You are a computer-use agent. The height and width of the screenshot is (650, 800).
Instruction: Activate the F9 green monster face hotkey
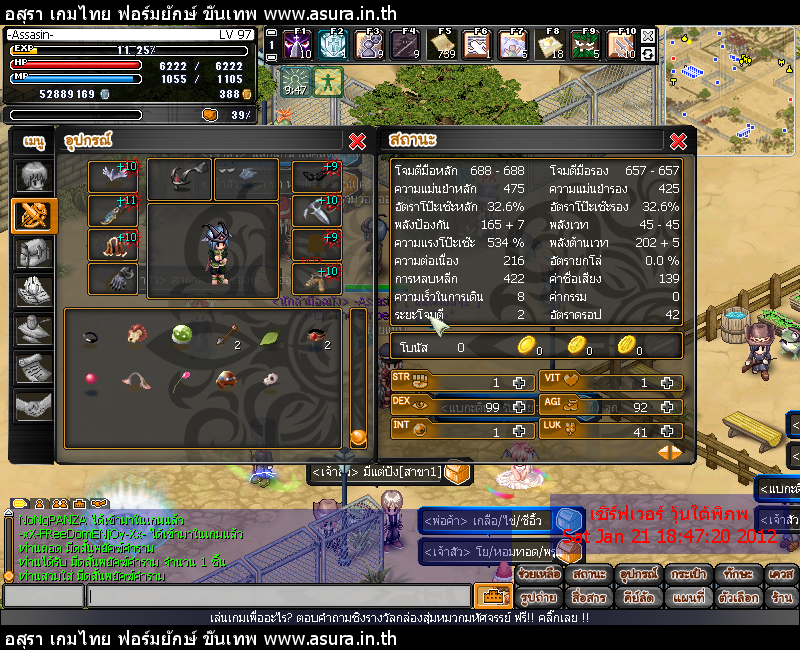coord(587,44)
